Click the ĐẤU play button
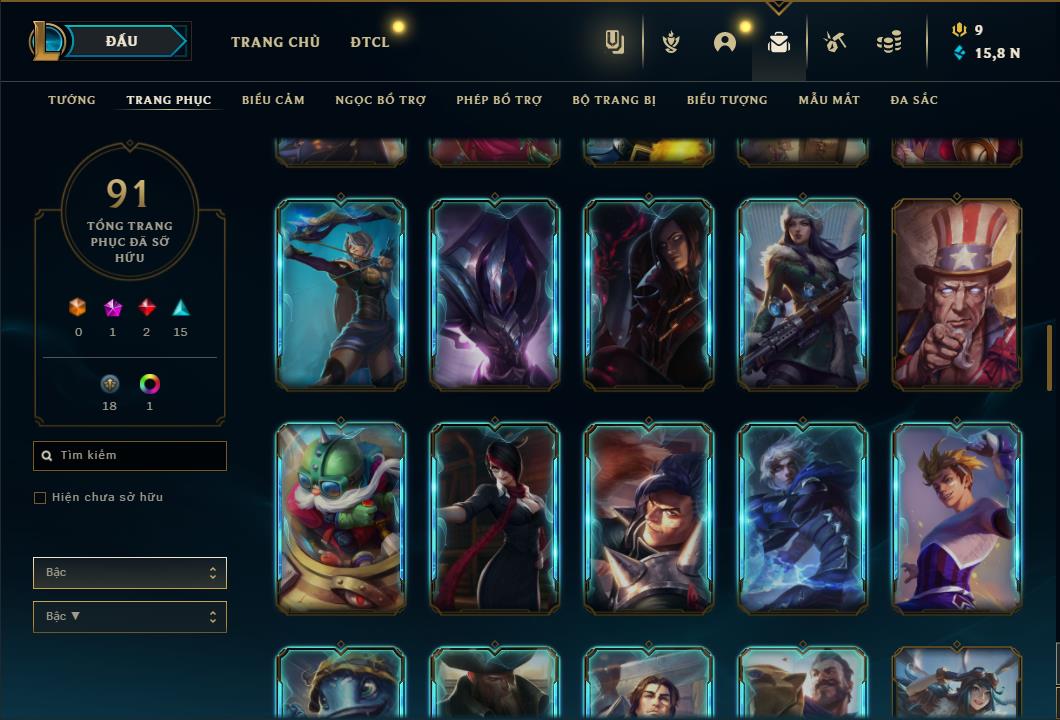Screen dimensions: 1060x720 coord(122,41)
